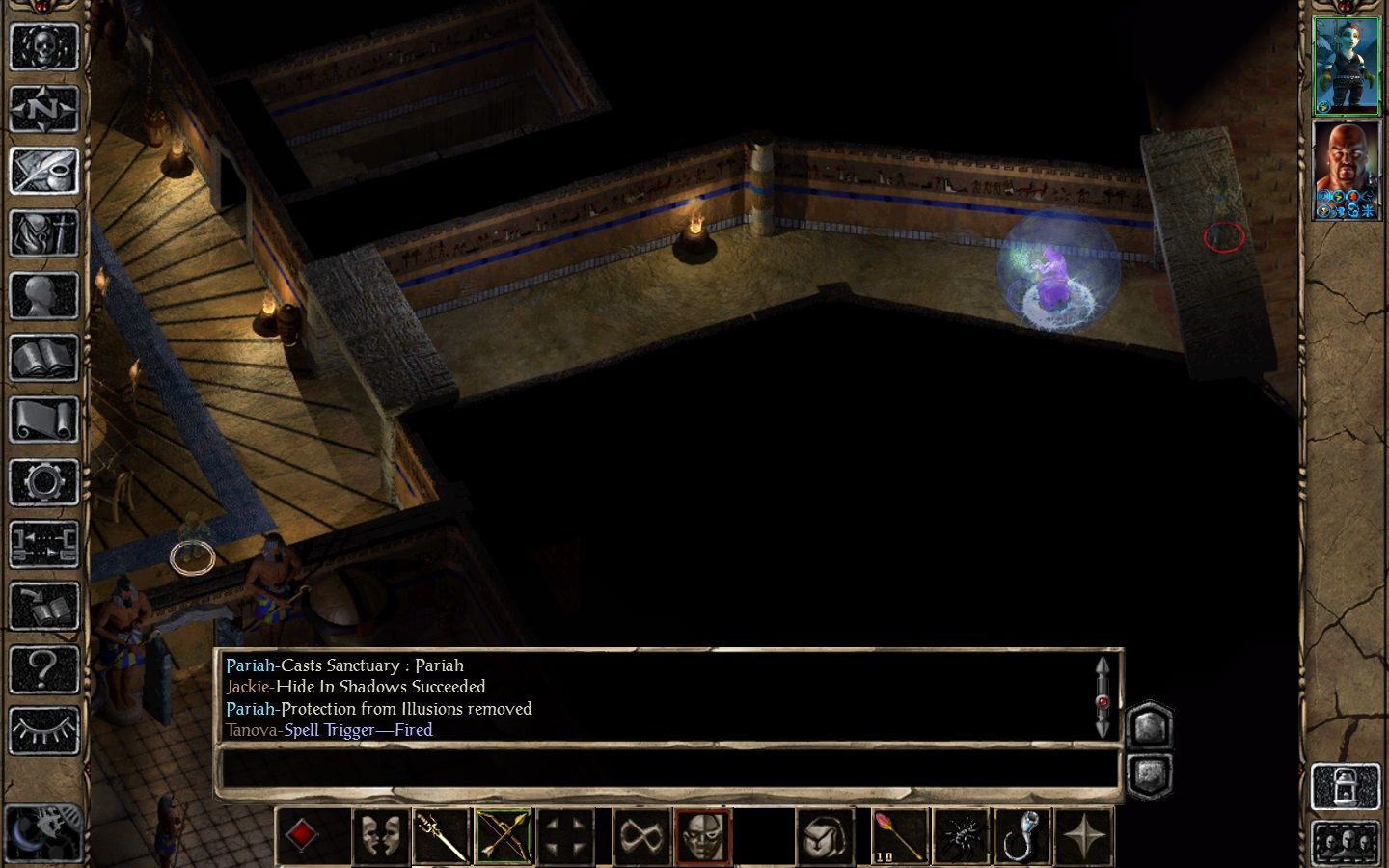Open special abilities with the star button
Viewport: 1389px width, 868px height.
click(x=1084, y=836)
